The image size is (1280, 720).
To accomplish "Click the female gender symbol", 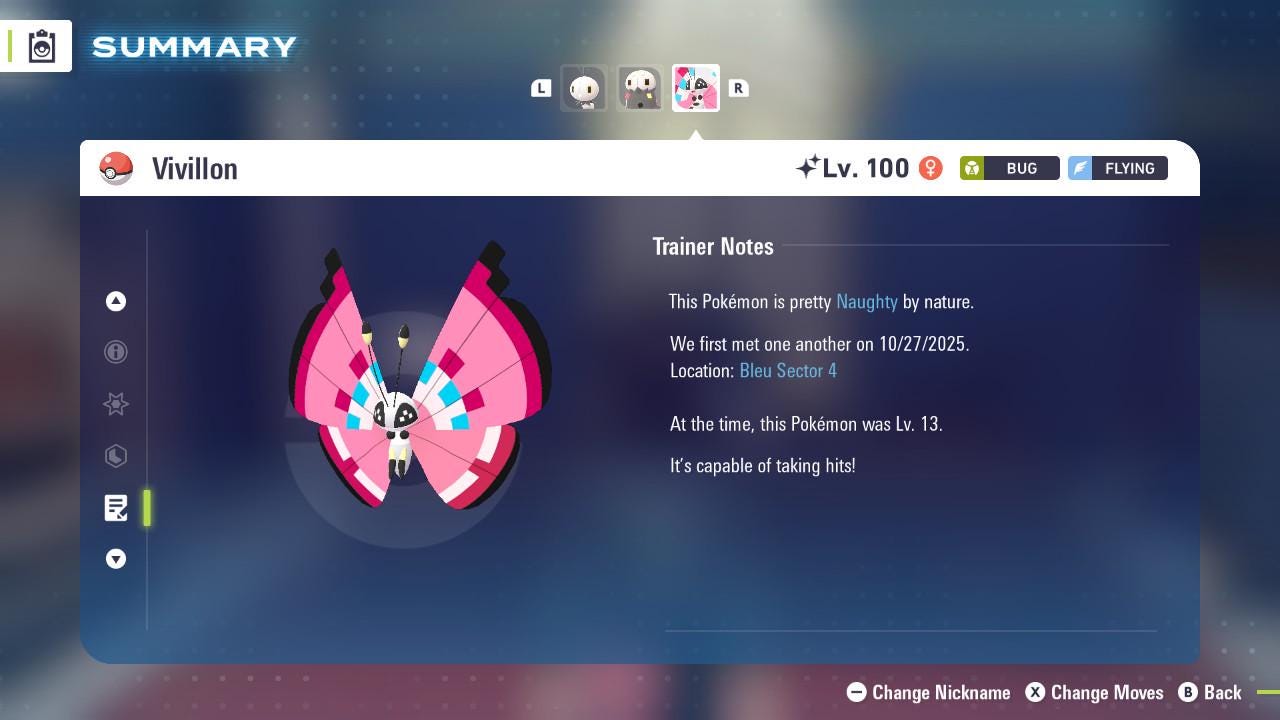I will click(x=929, y=168).
